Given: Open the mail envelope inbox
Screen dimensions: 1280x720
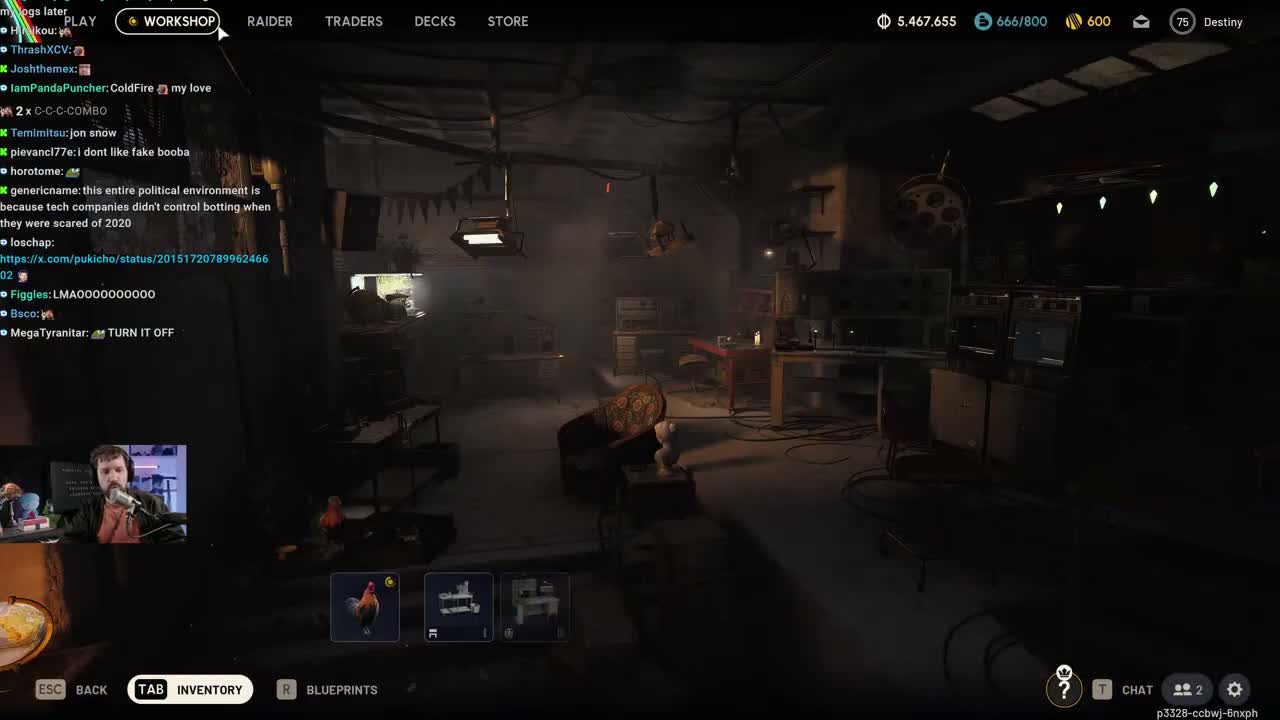Looking at the screenshot, I should pyautogui.click(x=1141, y=21).
